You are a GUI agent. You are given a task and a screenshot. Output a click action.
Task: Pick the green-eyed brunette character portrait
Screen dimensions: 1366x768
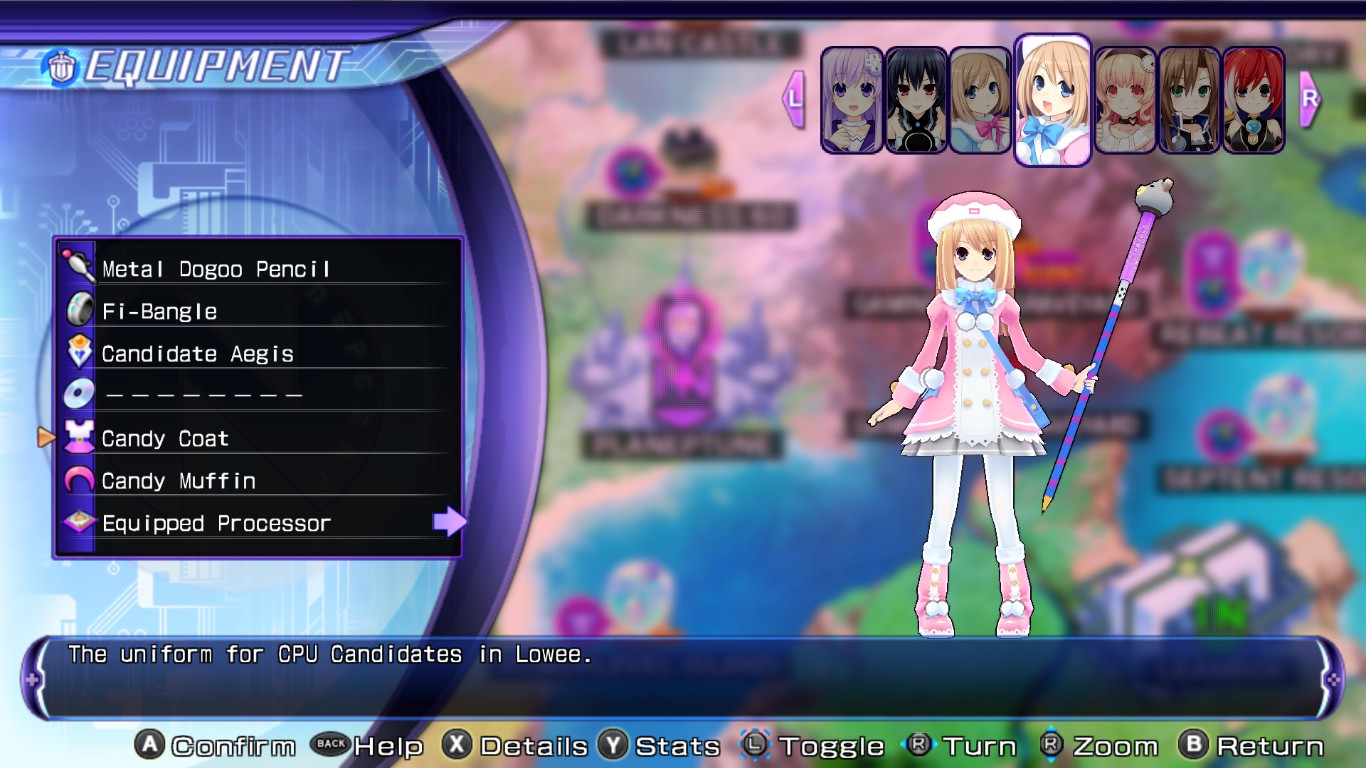(1189, 100)
